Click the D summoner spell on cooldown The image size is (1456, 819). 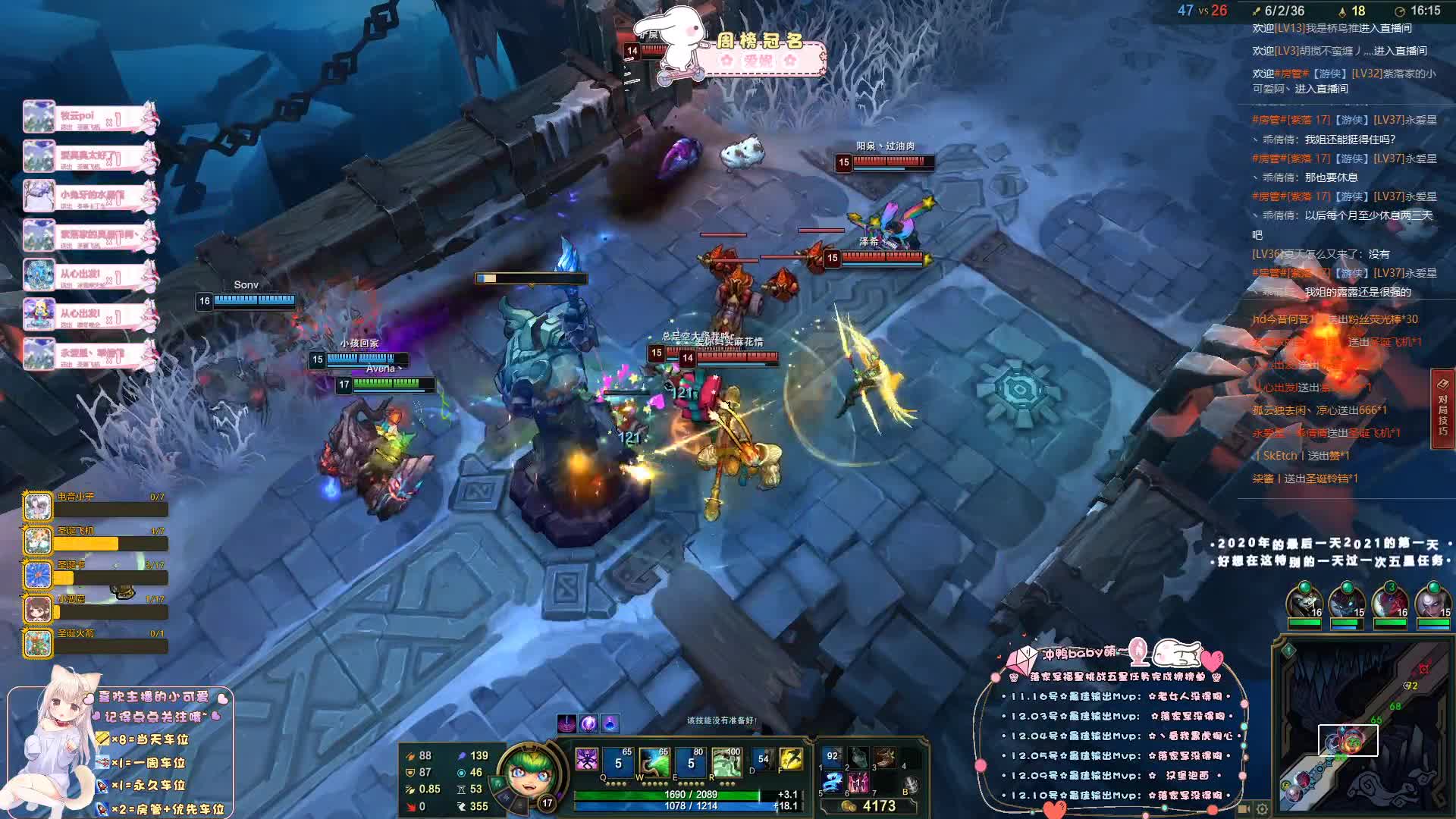(761, 759)
